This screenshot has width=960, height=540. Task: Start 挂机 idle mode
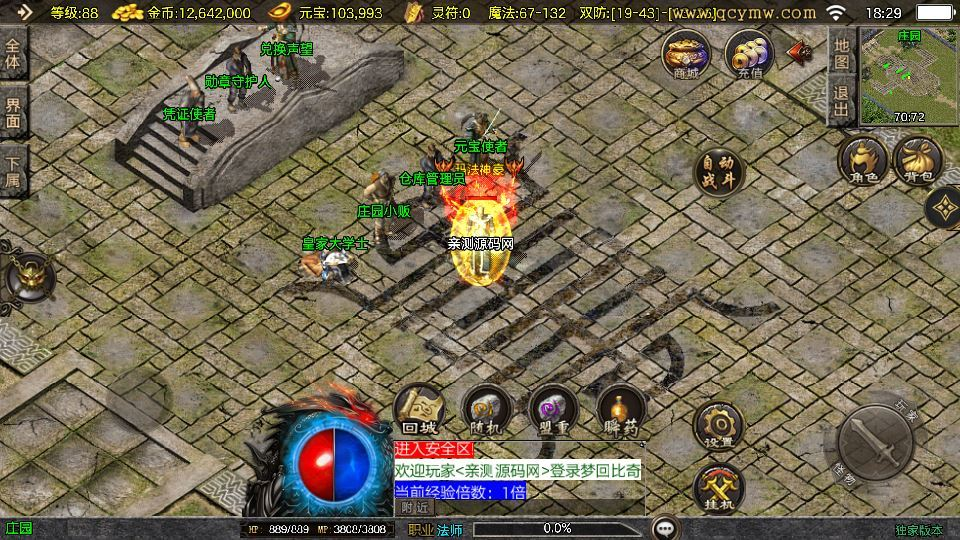tap(718, 489)
